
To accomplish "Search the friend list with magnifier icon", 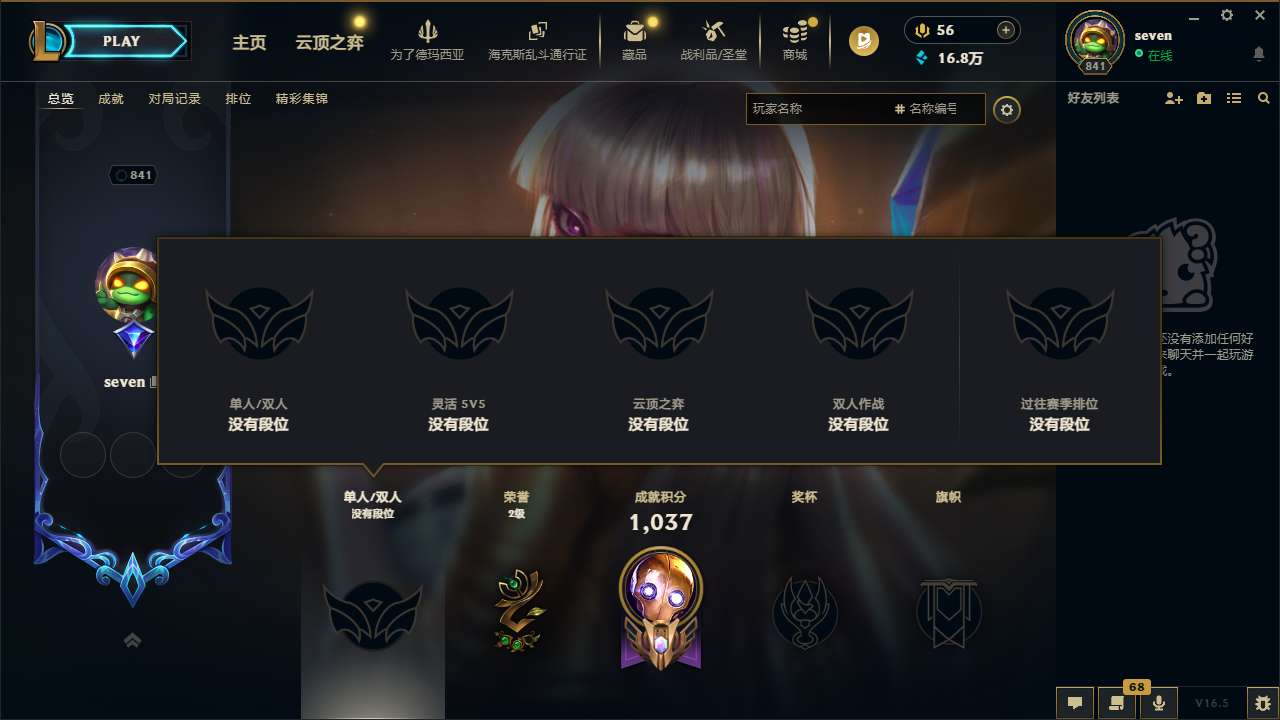I will [1264, 98].
